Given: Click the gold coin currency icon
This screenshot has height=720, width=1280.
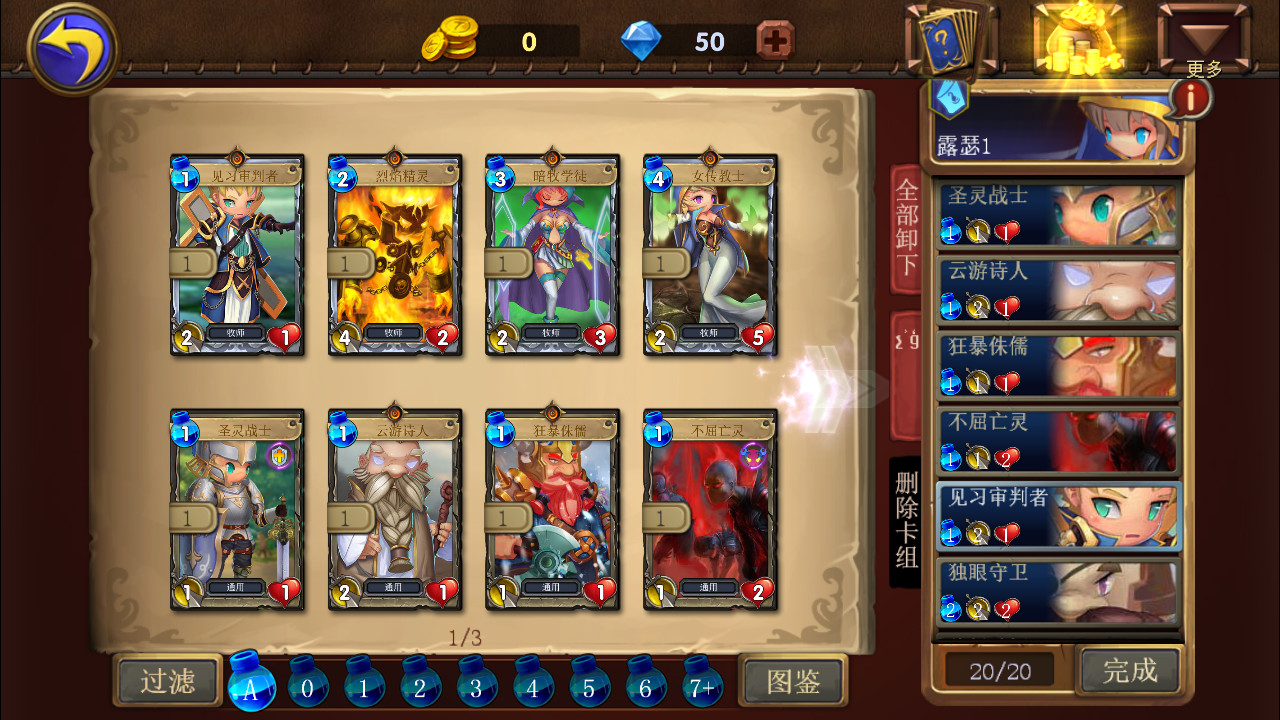Looking at the screenshot, I should (x=451, y=42).
